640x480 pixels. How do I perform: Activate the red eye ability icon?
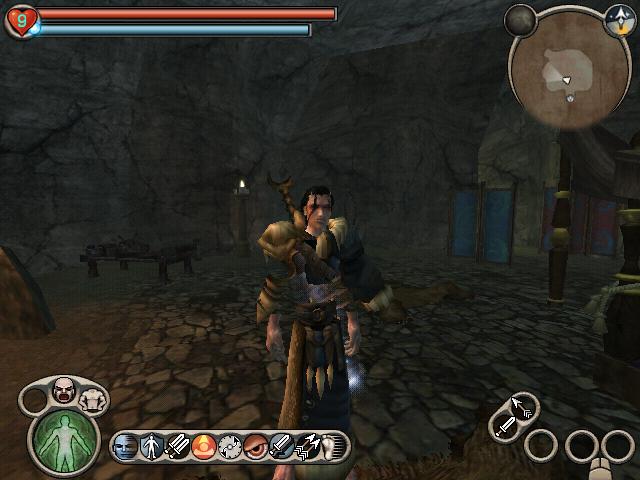[256, 446]
